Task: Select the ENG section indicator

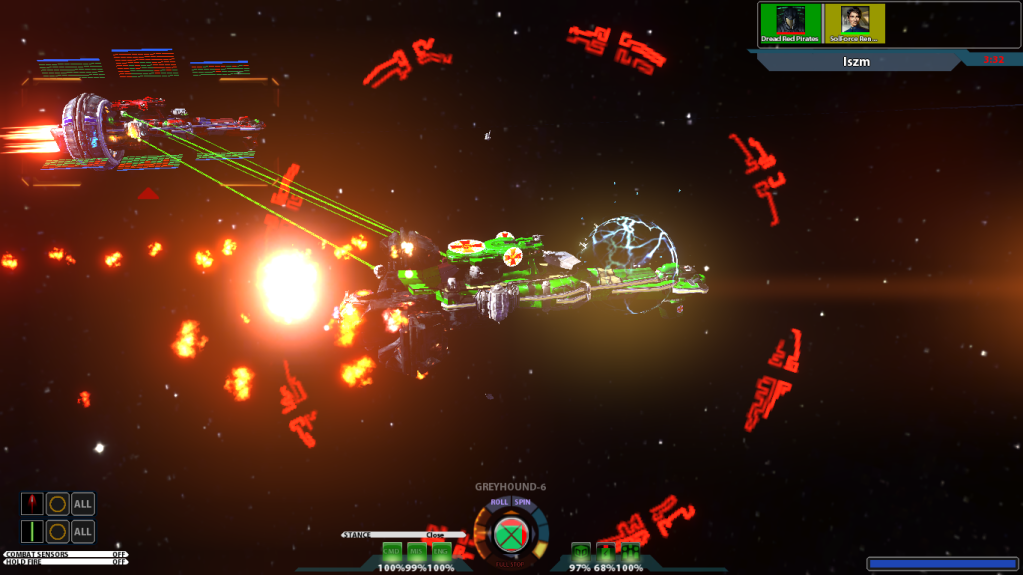Action: tap(440, 551)
